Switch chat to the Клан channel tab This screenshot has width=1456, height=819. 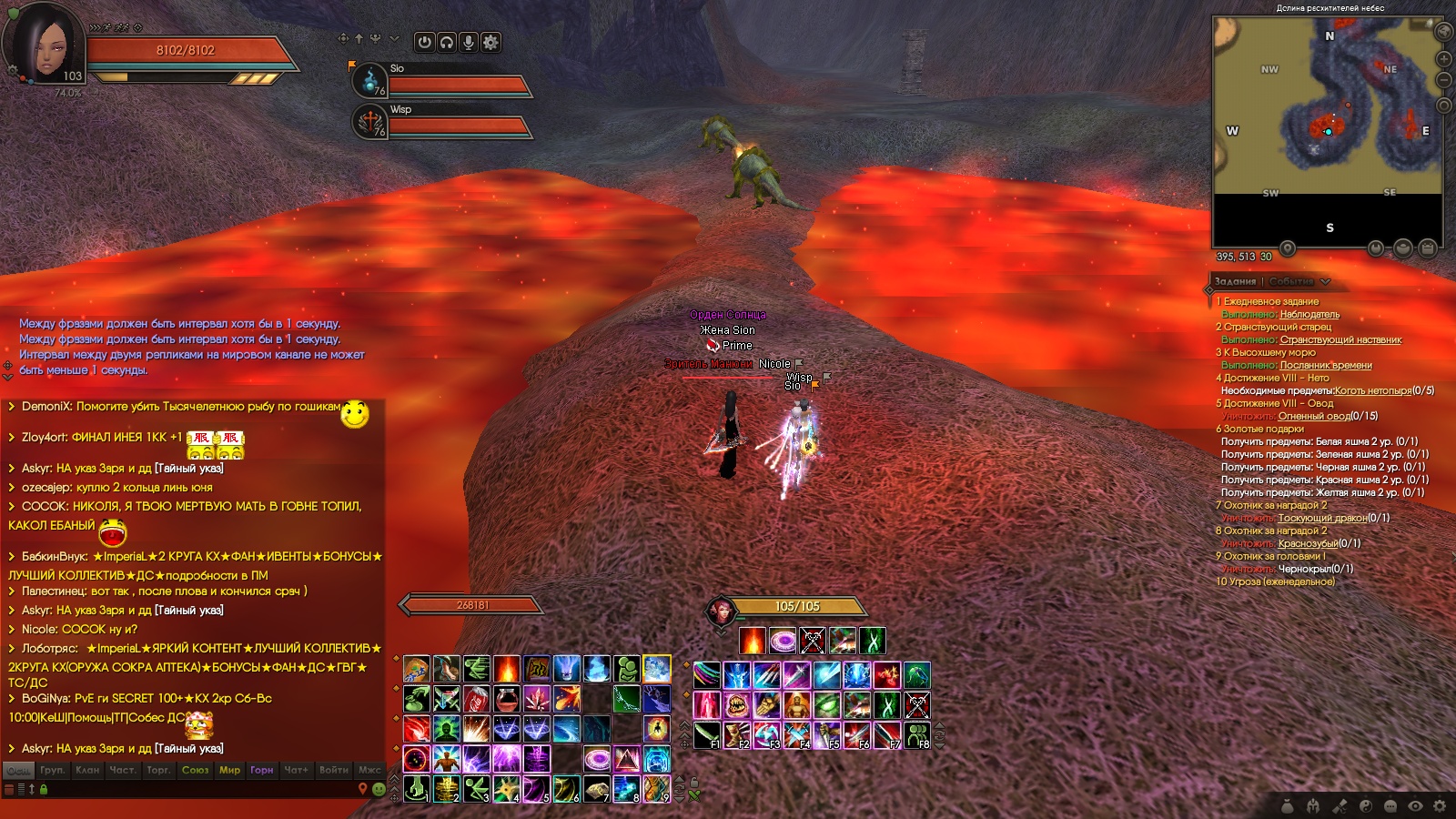pos(87,770)
